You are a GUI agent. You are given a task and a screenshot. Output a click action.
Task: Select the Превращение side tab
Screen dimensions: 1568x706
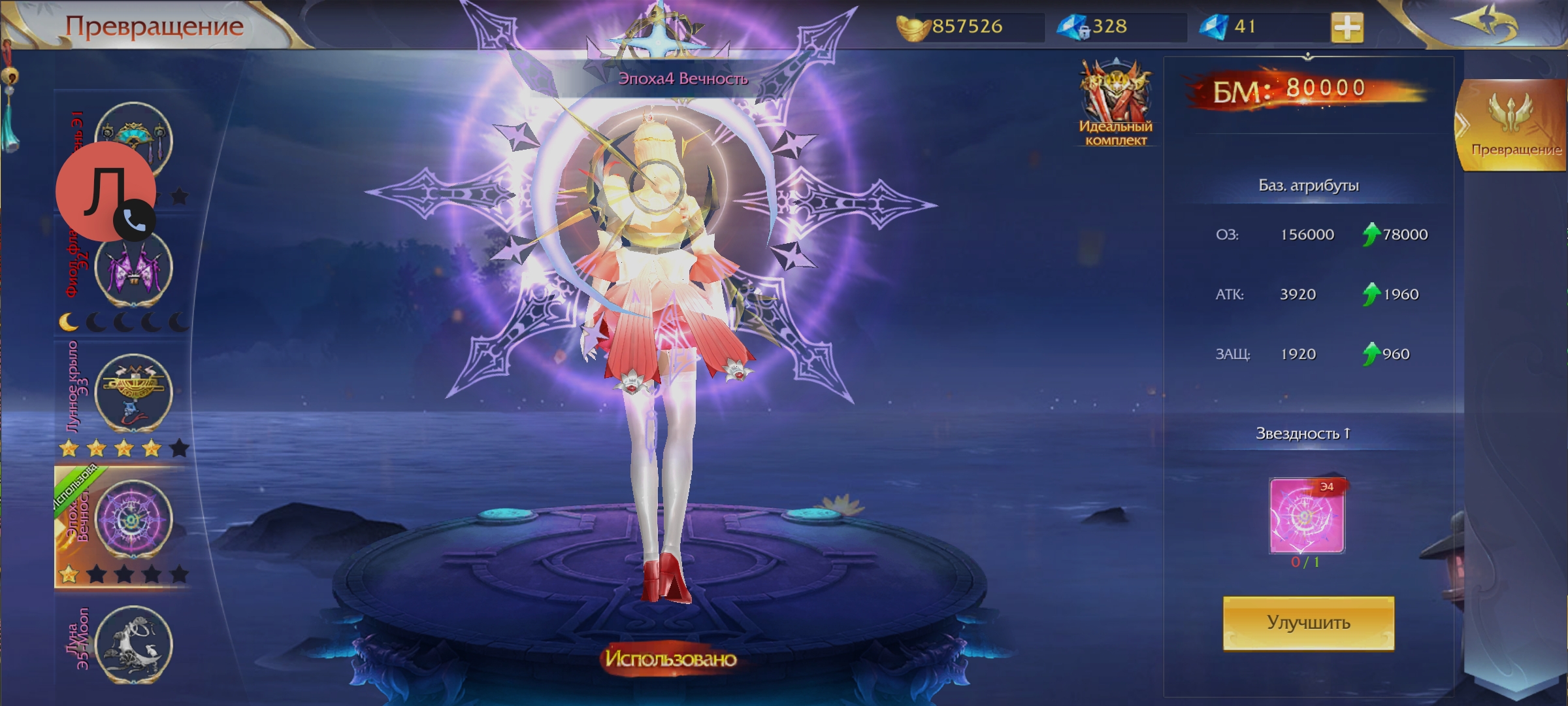[1514, 126]
